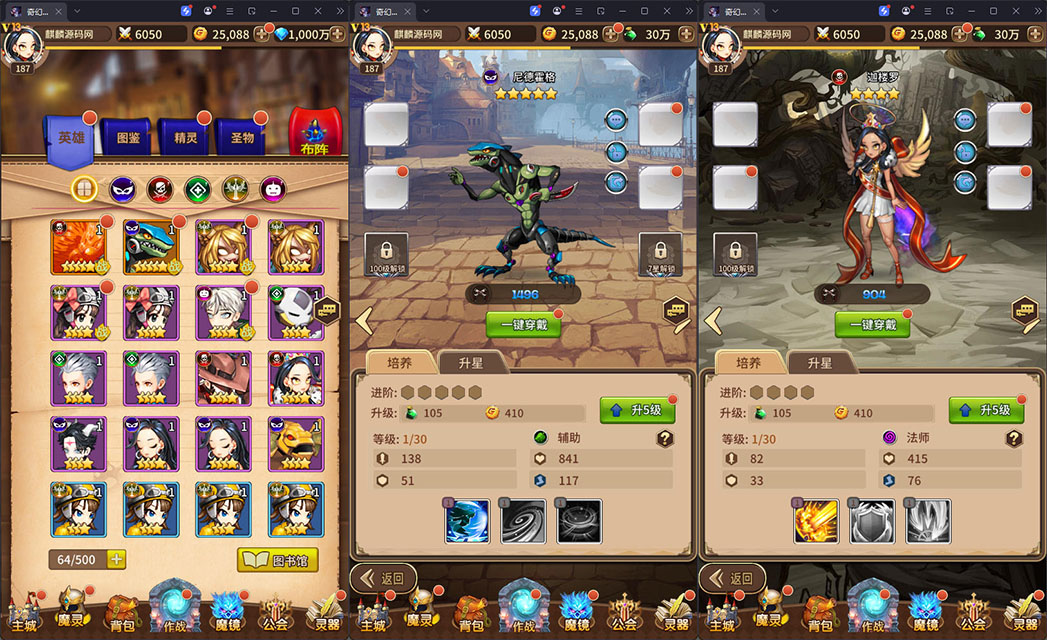Open the help icon beside 法师
Screen dimensions: 1047x640
[x=1014, y=438]
